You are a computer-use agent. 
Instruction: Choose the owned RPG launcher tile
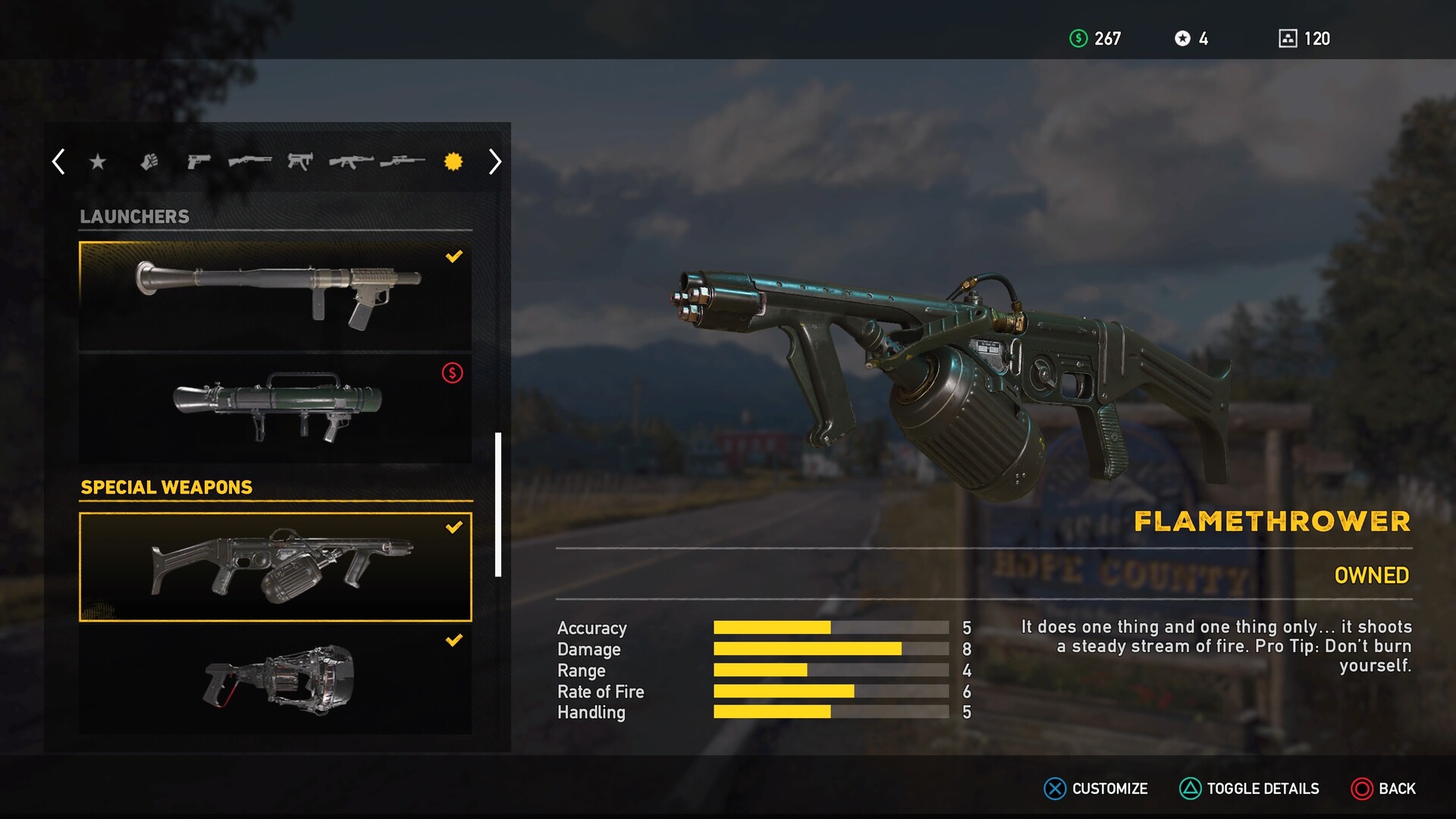coord(275,297)
